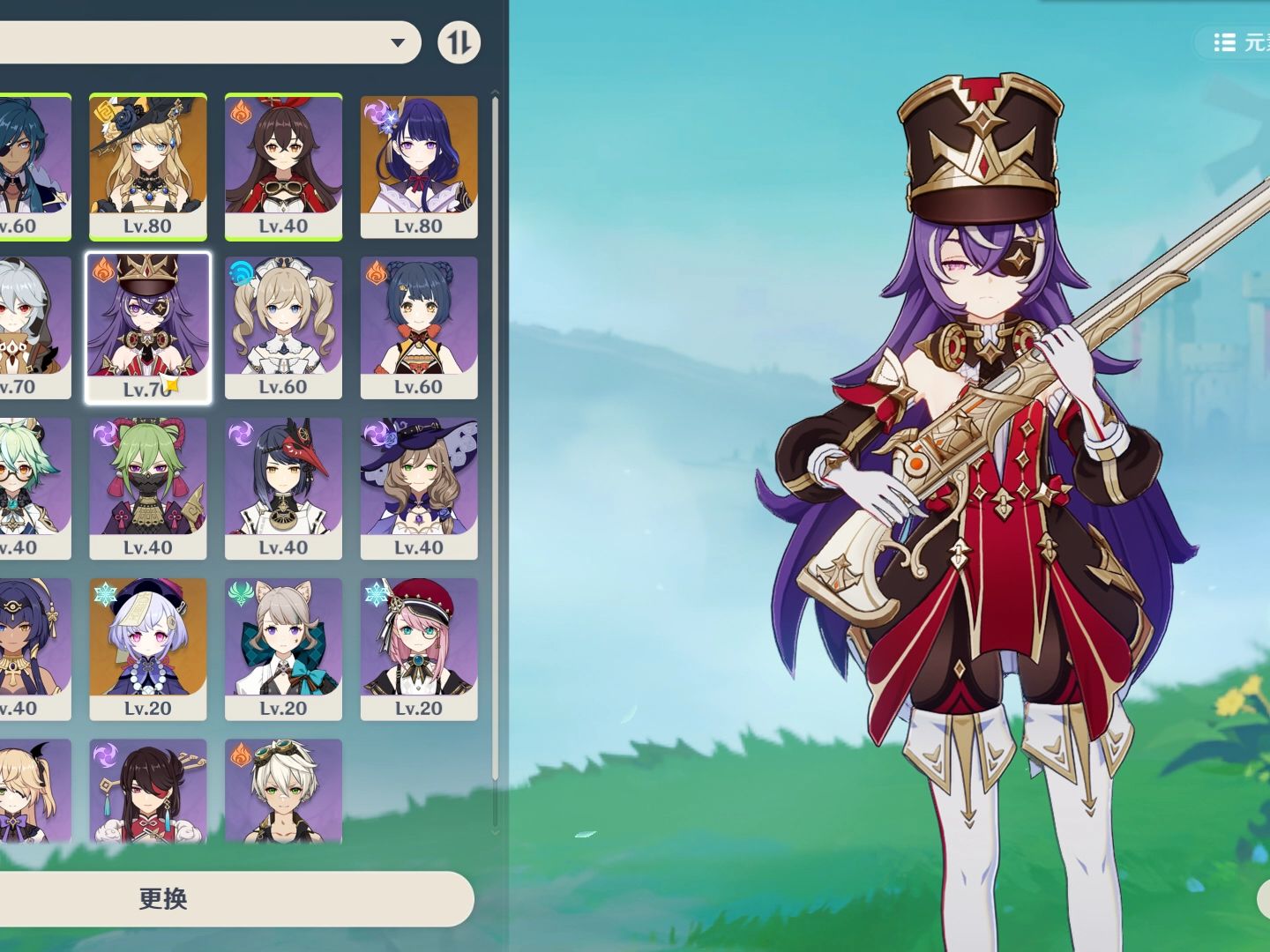Image resolution: width=1270 pixels, height=952 pixels.
Task: Select Raiden Shogun's portrait
Action: (x=419, y=166)
